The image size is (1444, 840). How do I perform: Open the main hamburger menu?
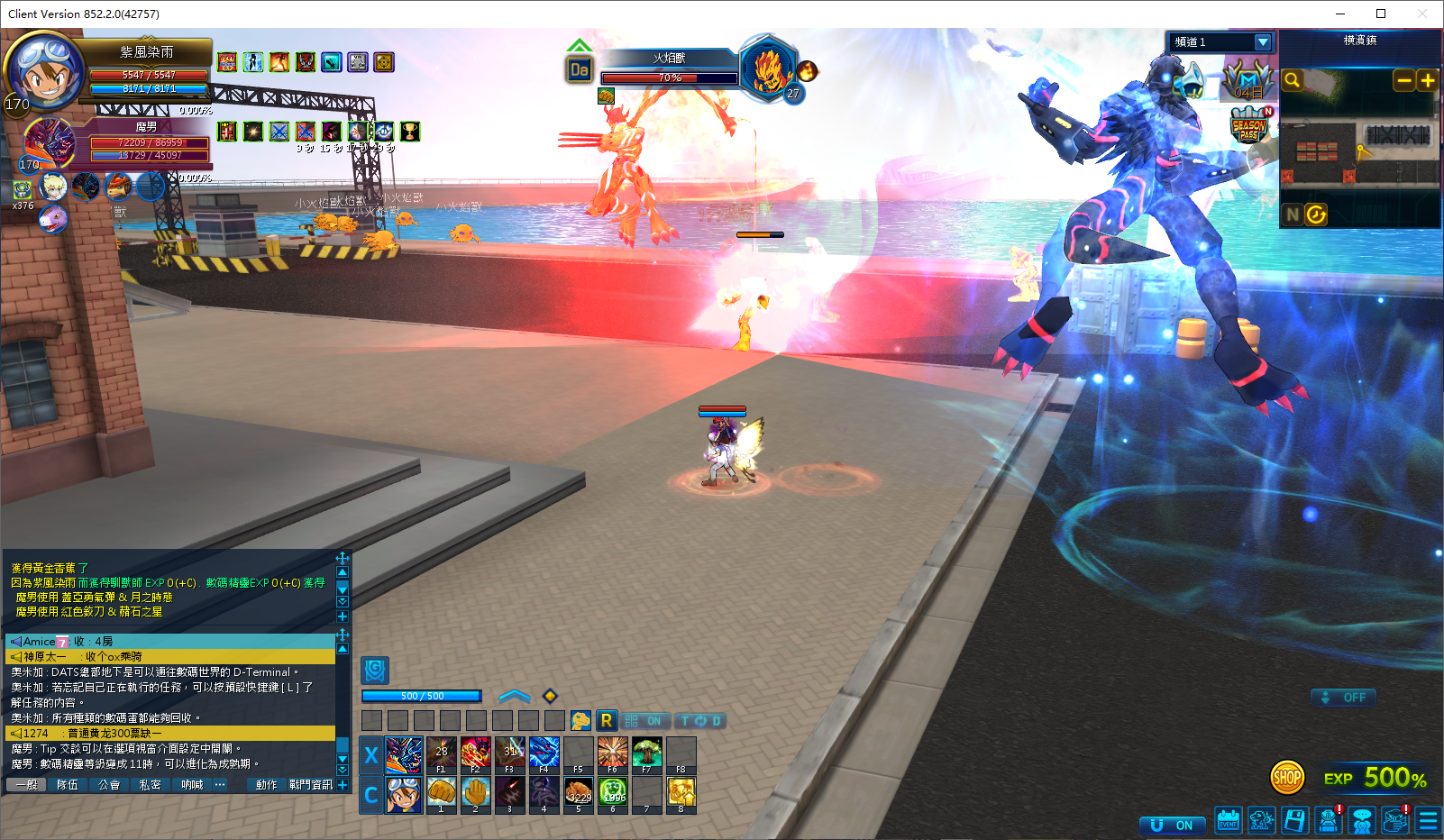pyautogui.click(x=1428, y=820)
